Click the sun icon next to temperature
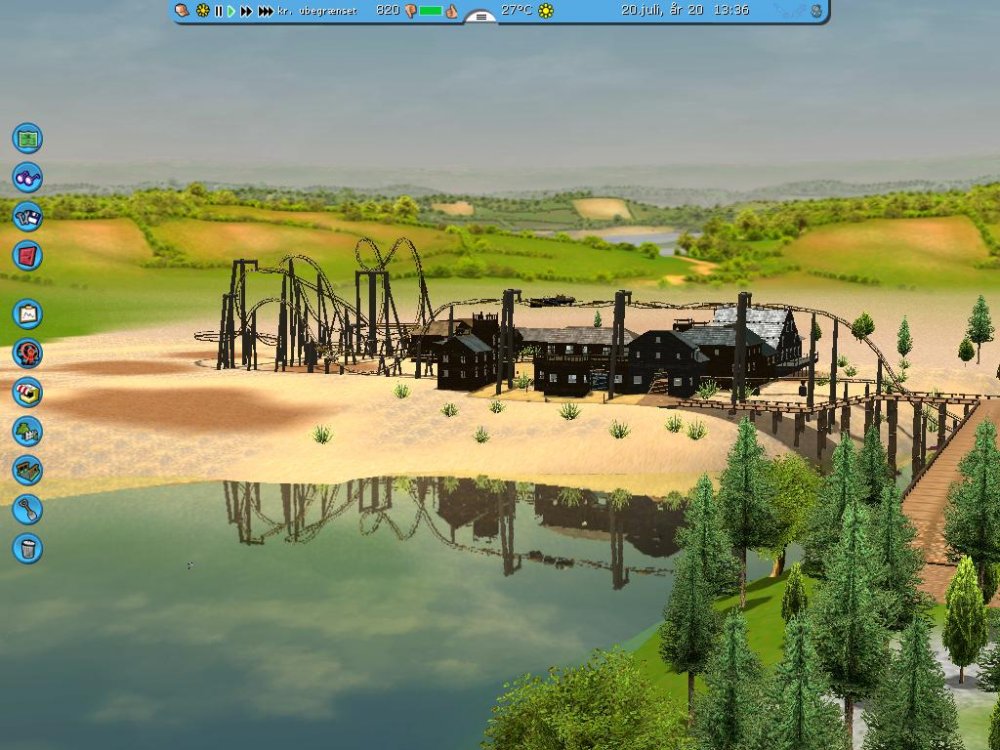Image resolution: width=1000 pixels, height=750 pixels. [546, 11]
